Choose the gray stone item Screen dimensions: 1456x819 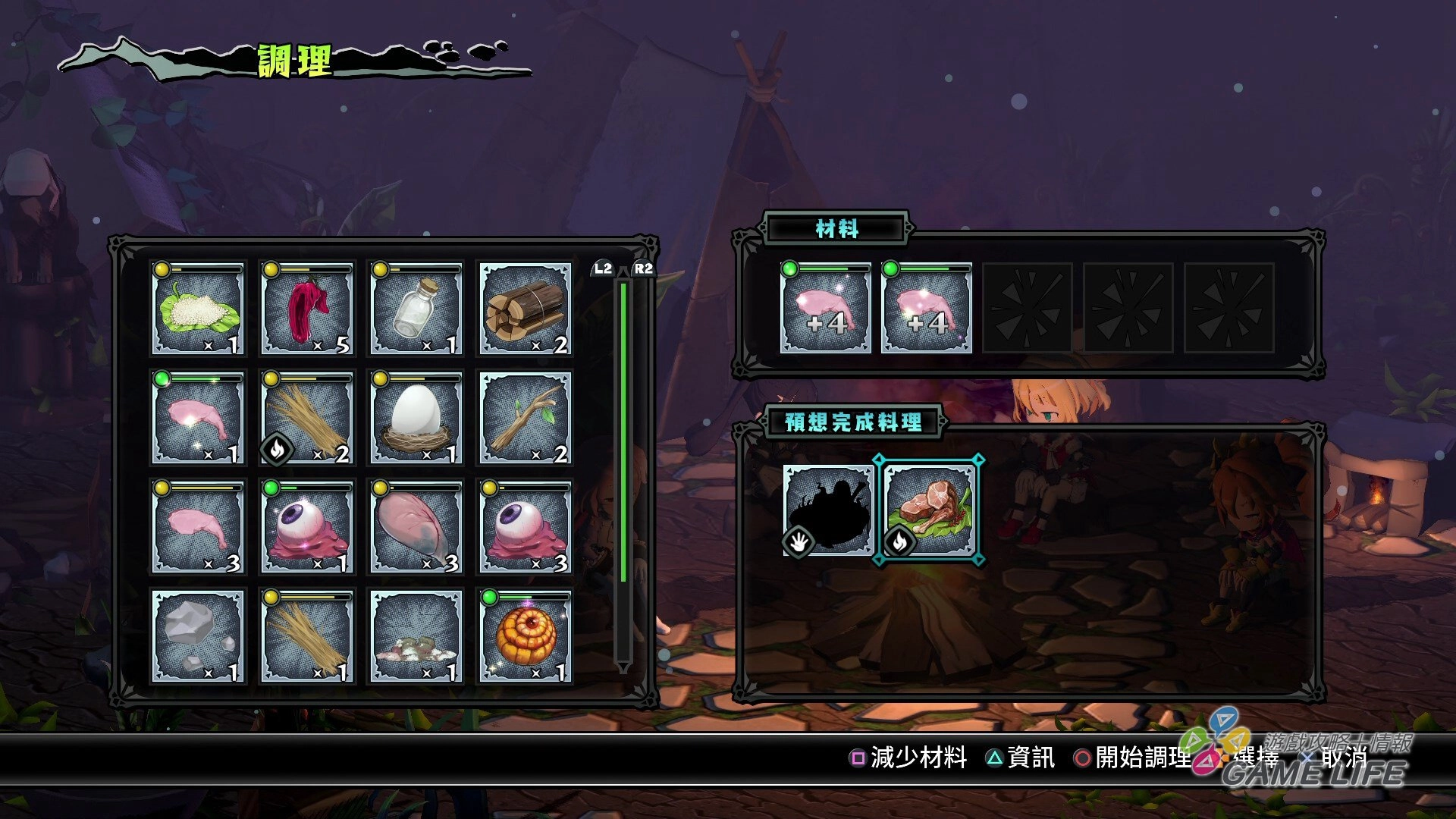(198, 636)
